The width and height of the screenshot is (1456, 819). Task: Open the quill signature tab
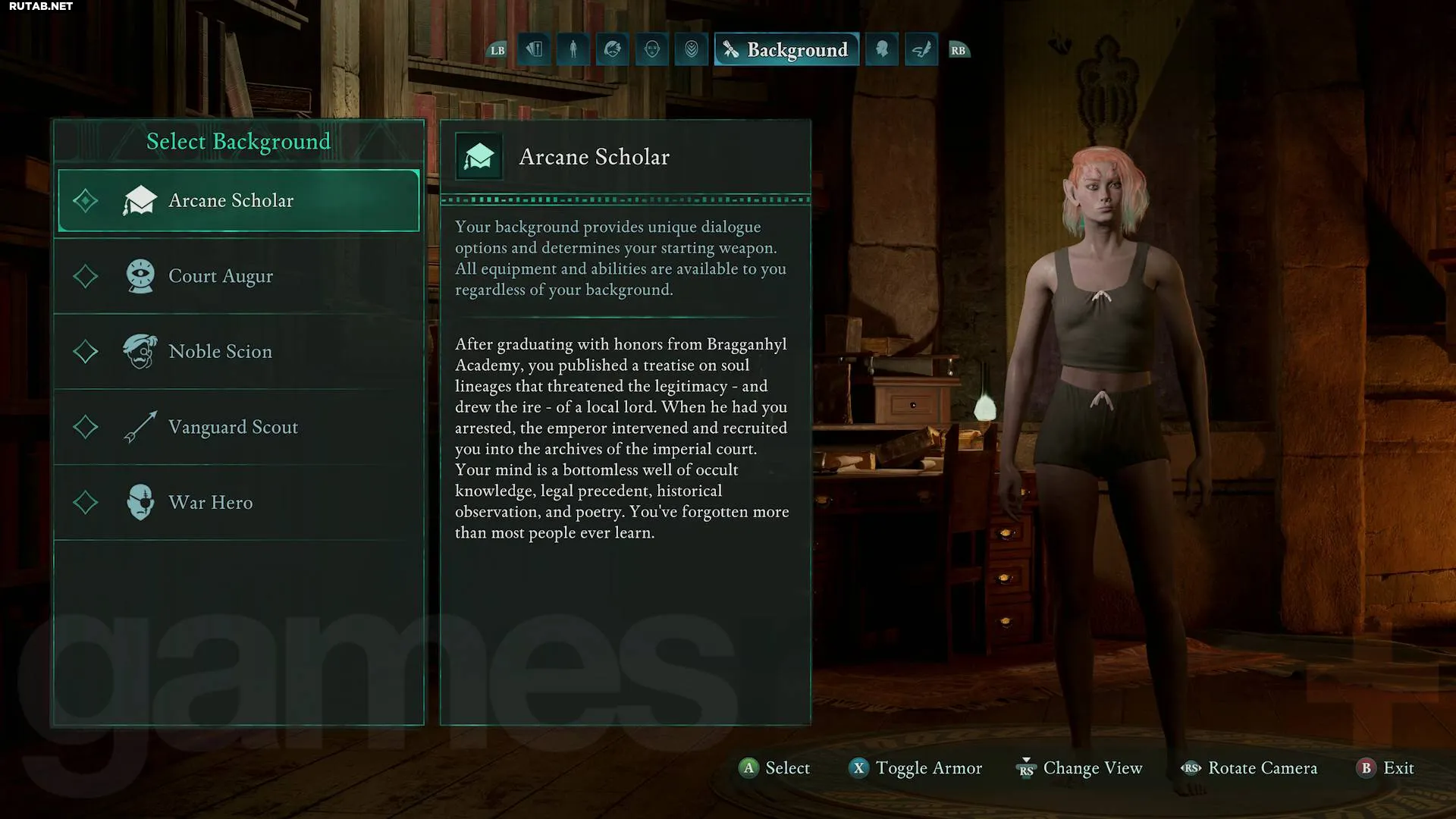[x=921, y=50]
